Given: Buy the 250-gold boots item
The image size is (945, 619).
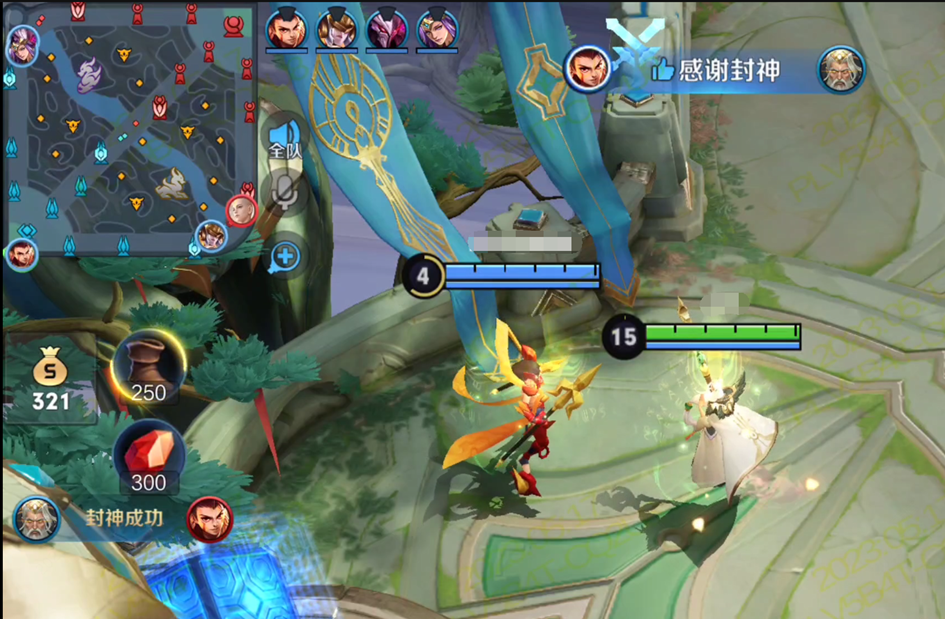Looking at the screenshot, I should [x=148, y=367].
